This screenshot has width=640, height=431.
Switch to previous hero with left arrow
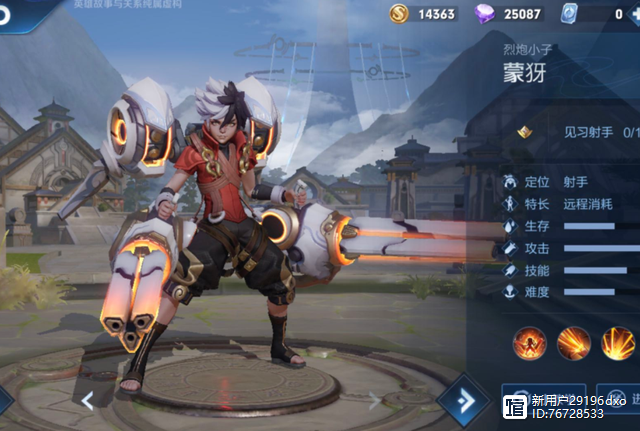pos(88,401)
